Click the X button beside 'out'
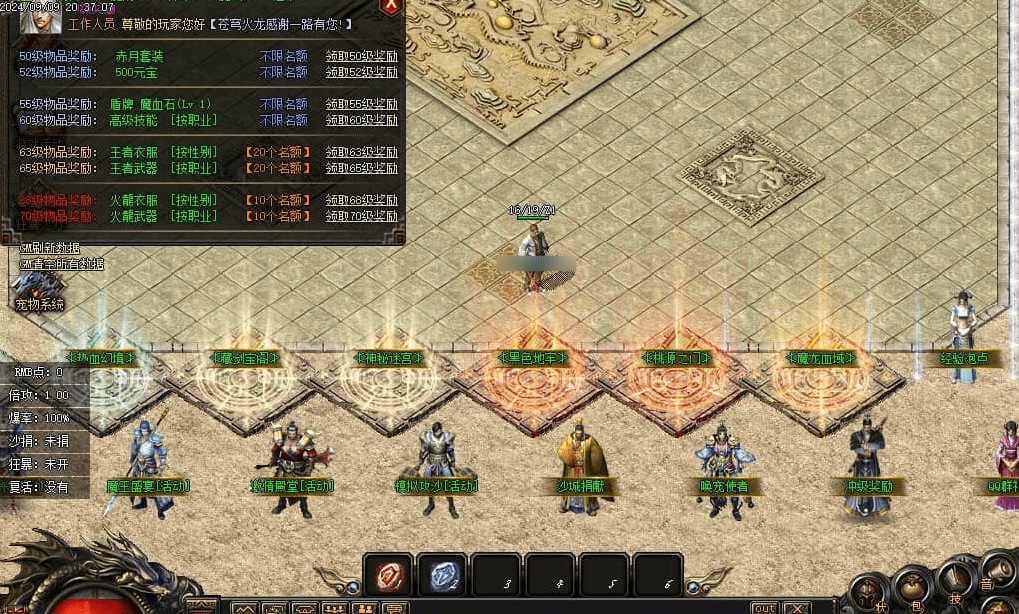Image resolution: width=1019 pixels, height=614 pixels. [x=797, y=607]
